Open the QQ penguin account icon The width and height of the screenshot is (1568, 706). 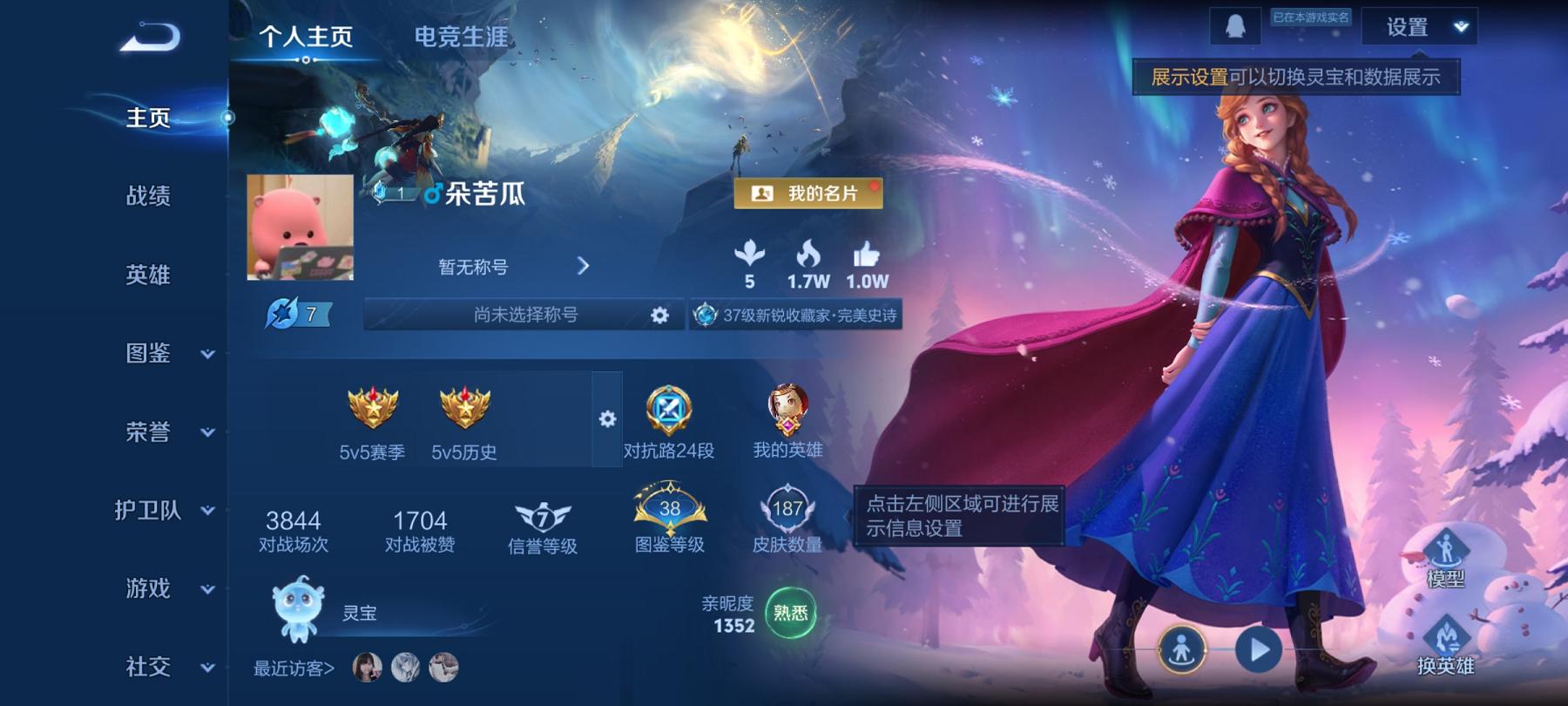pyautogui.click(x=1236, y=26)
